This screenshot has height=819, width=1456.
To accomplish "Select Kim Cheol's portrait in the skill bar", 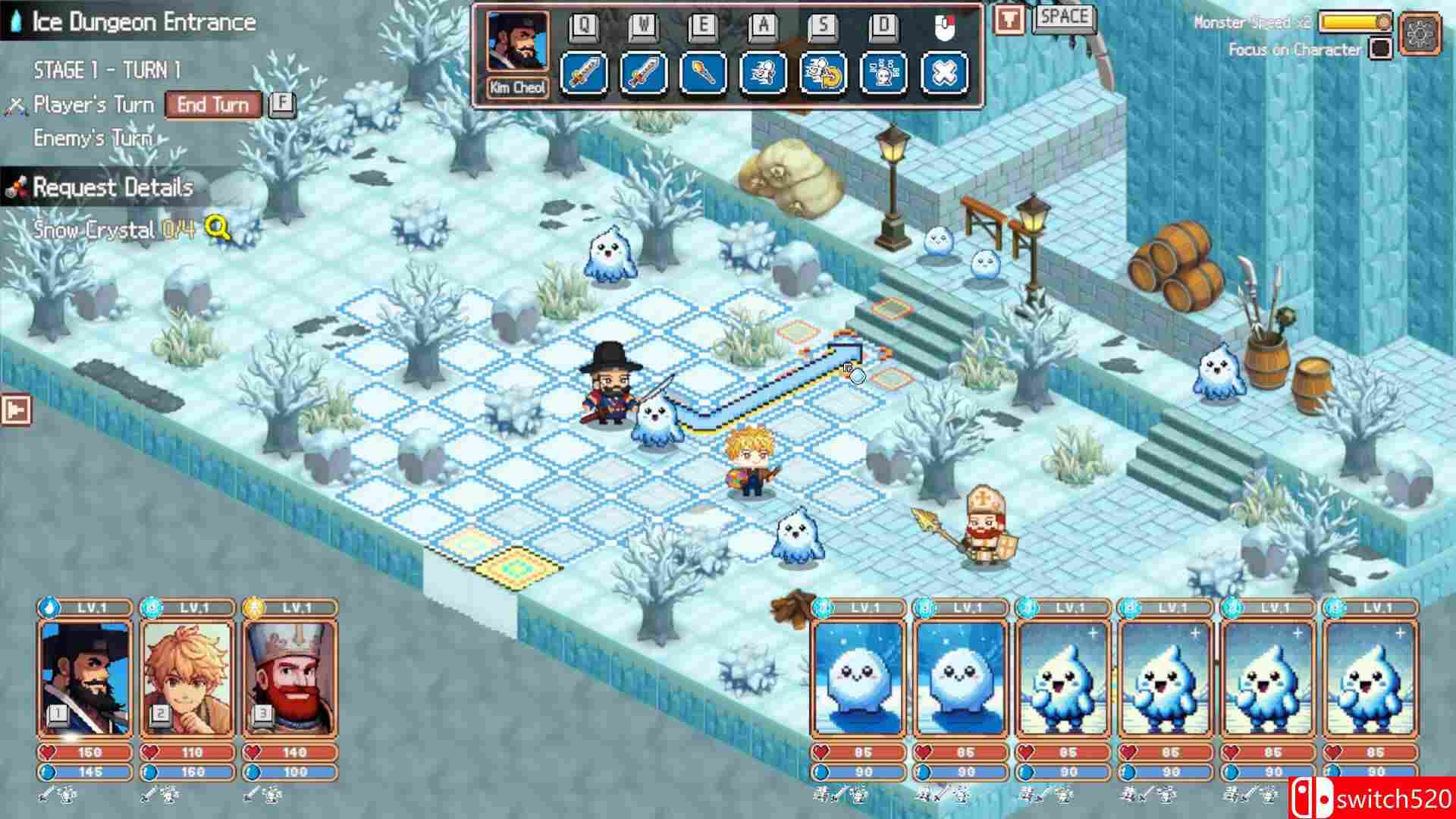I will [x=516, y=44].
